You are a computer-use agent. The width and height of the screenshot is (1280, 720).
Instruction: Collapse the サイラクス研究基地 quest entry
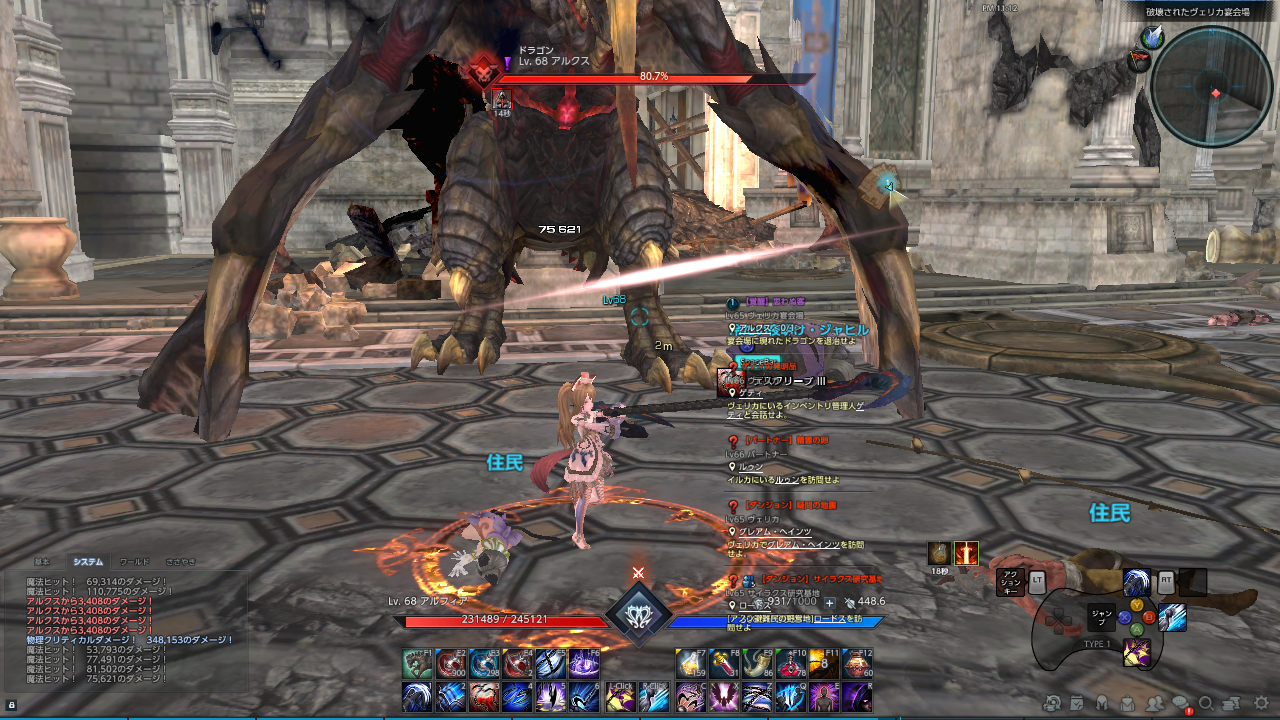[x=732, y=579]
